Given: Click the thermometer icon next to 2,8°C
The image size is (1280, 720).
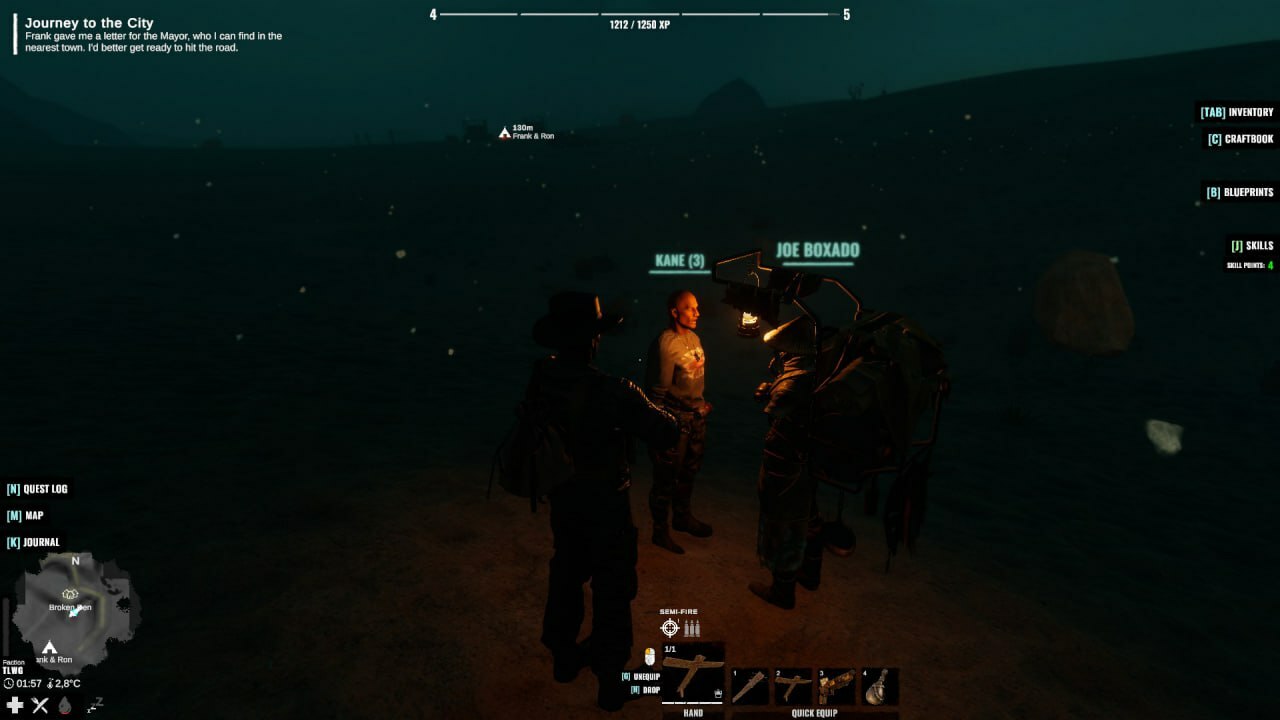Looking at the screenshot, I should pyautogui.click(x=52, y=684).
